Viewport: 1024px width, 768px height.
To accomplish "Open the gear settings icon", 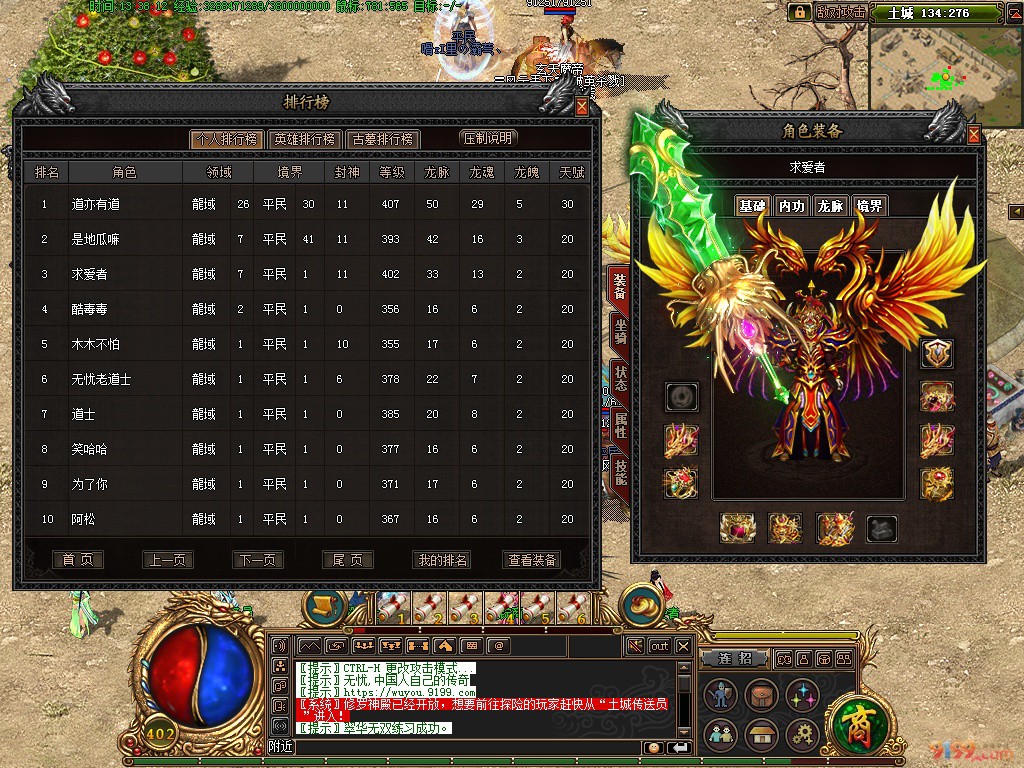I will [801, 734].
